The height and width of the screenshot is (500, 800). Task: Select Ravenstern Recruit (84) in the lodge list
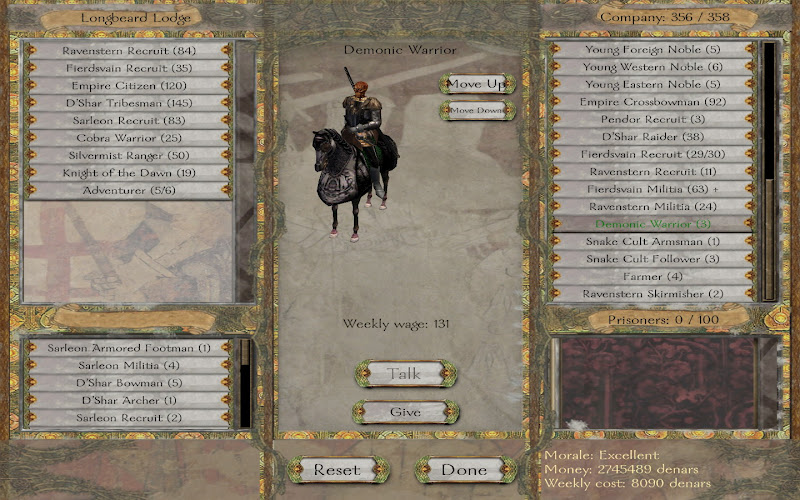(128, 50)
